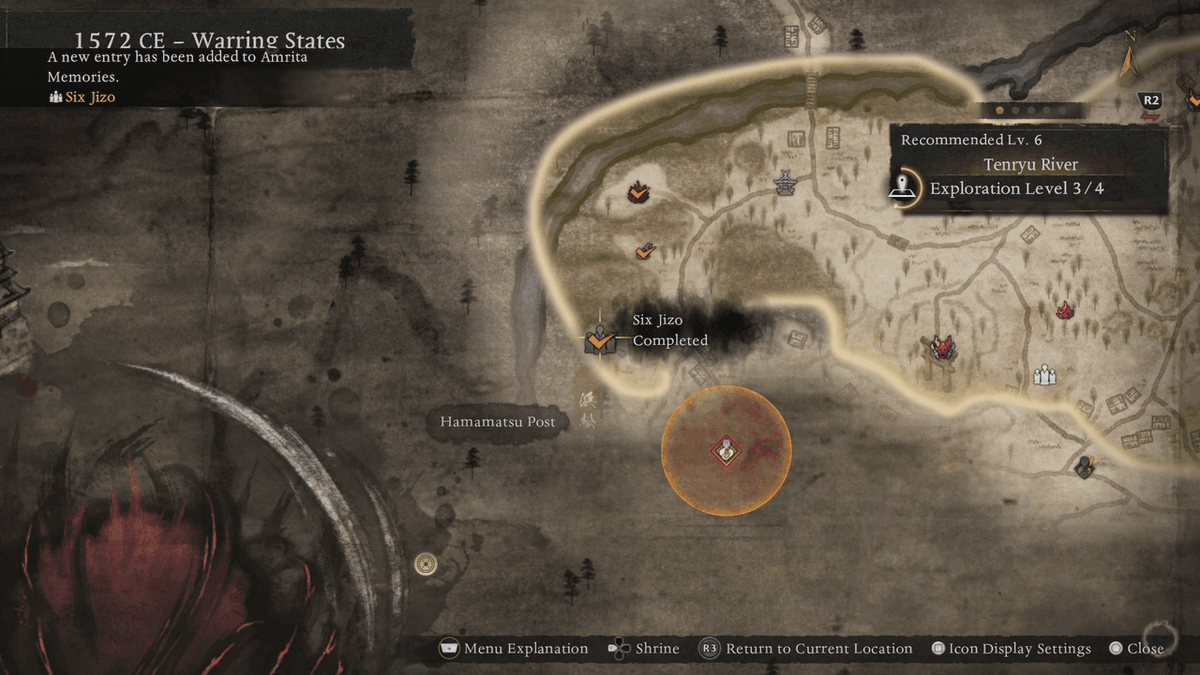Return to Current Location on the map
Image resolution: width=1200 pixels, height=675 pixels.
(806, 649)
